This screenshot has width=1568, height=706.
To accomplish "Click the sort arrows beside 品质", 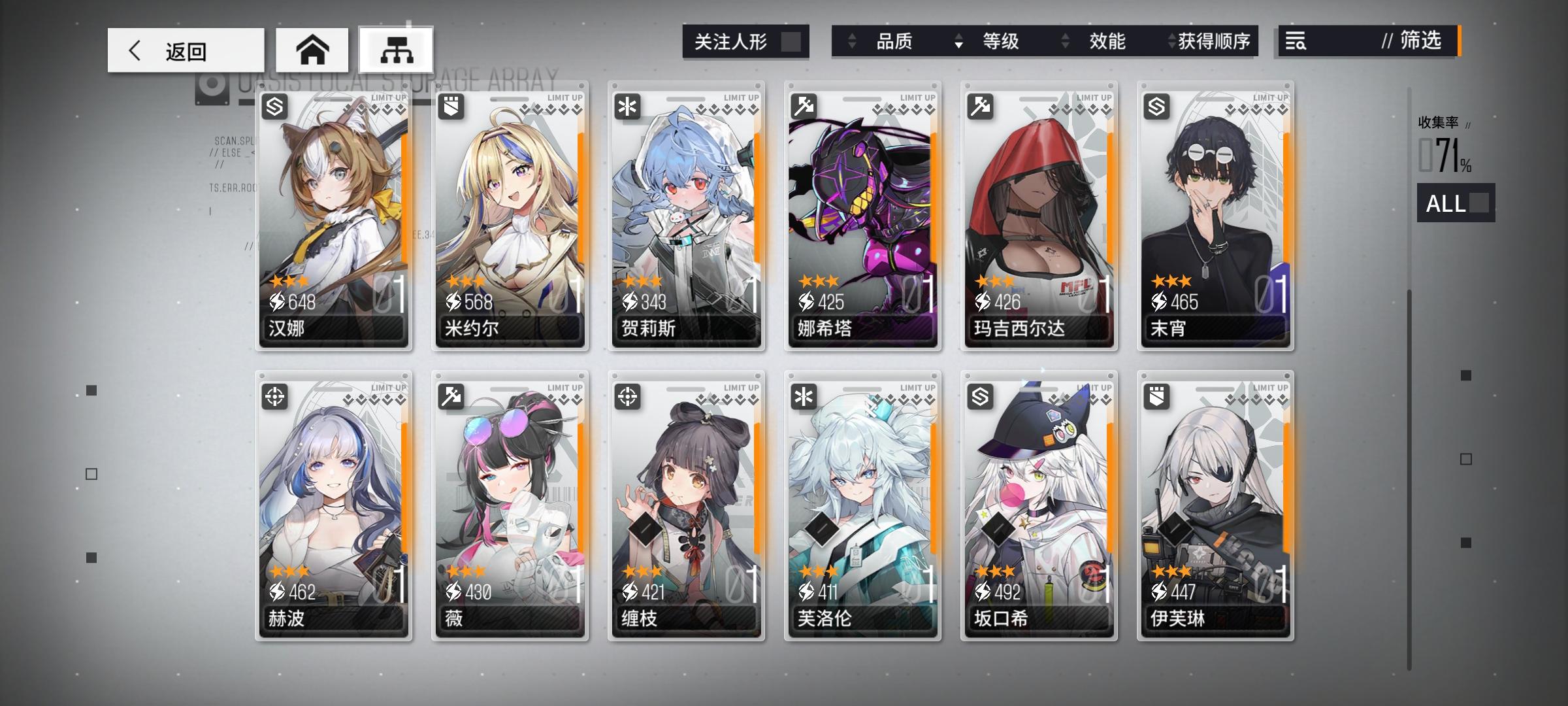I will click(852, 41).
